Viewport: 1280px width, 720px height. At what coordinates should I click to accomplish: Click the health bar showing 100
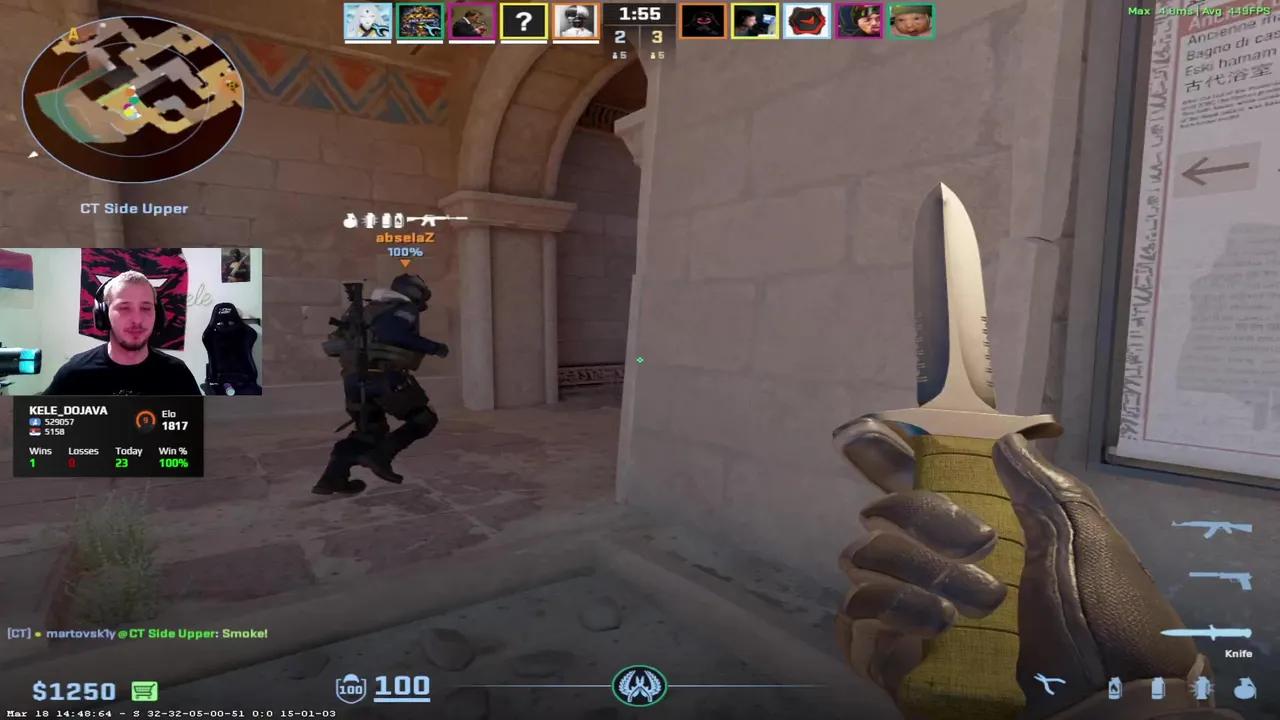[x=402, y=687]
